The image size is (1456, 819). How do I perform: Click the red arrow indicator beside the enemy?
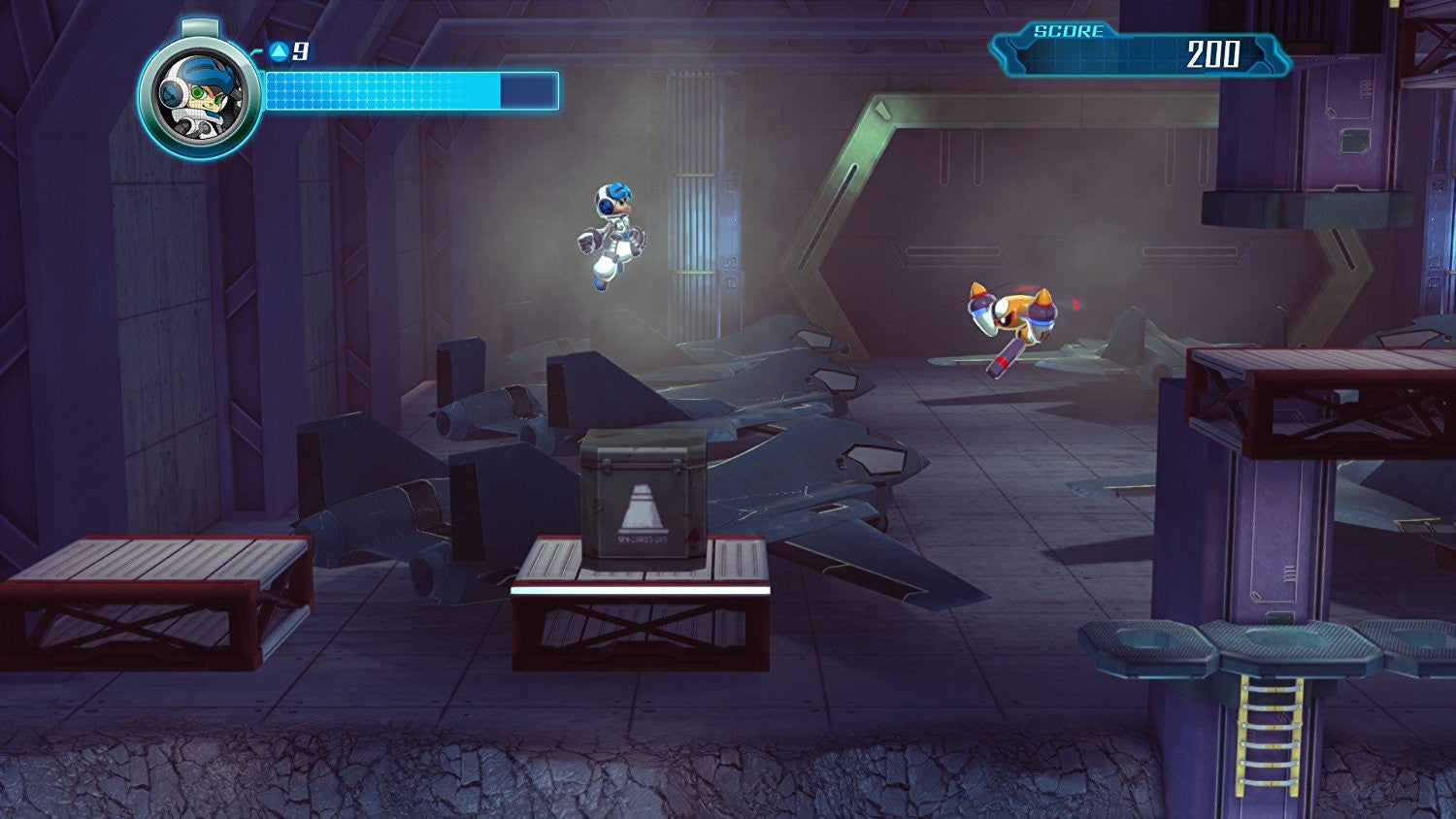point(1075,302)
